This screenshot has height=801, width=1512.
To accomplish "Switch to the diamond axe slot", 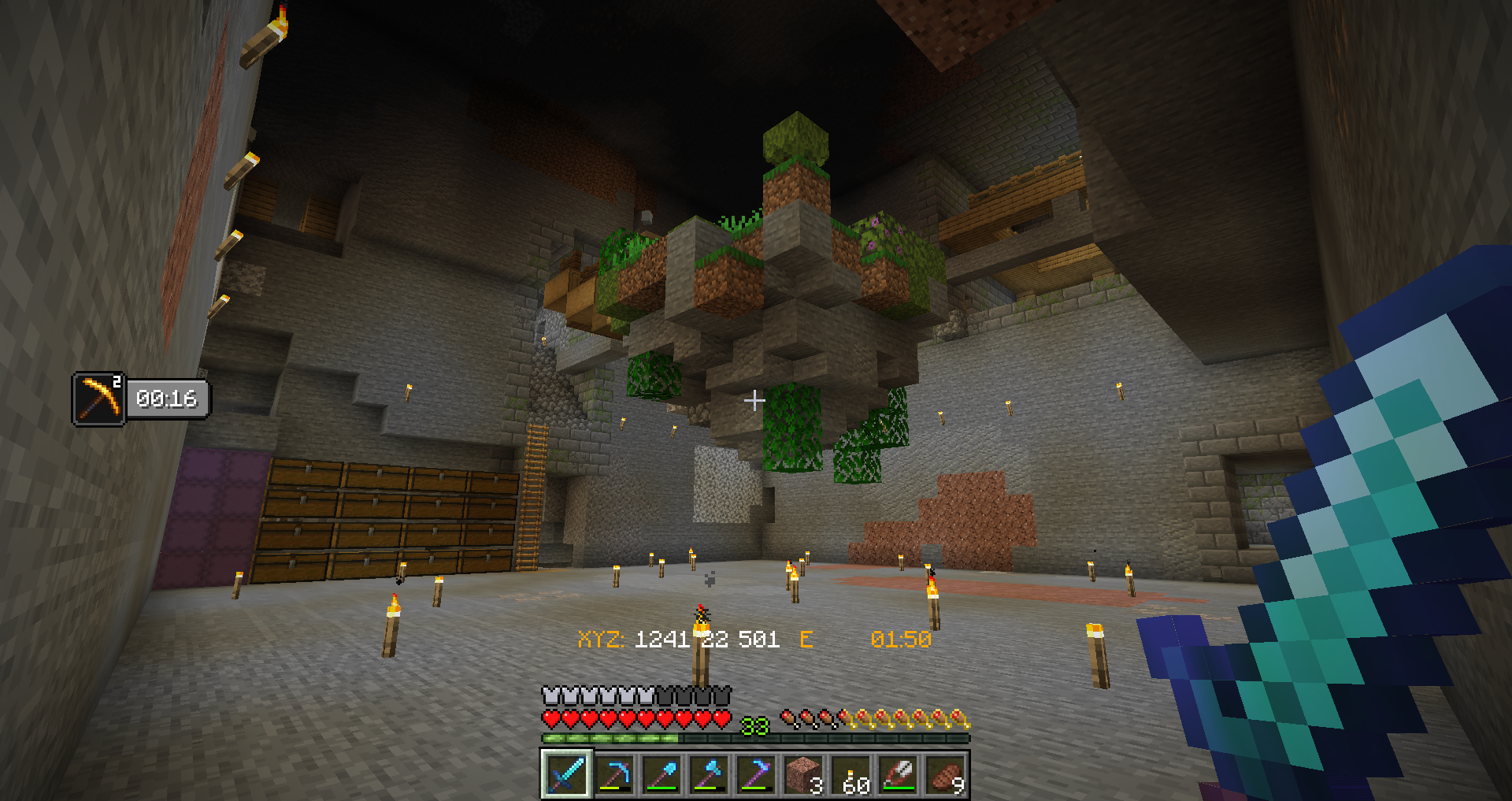I will (709, 774).
